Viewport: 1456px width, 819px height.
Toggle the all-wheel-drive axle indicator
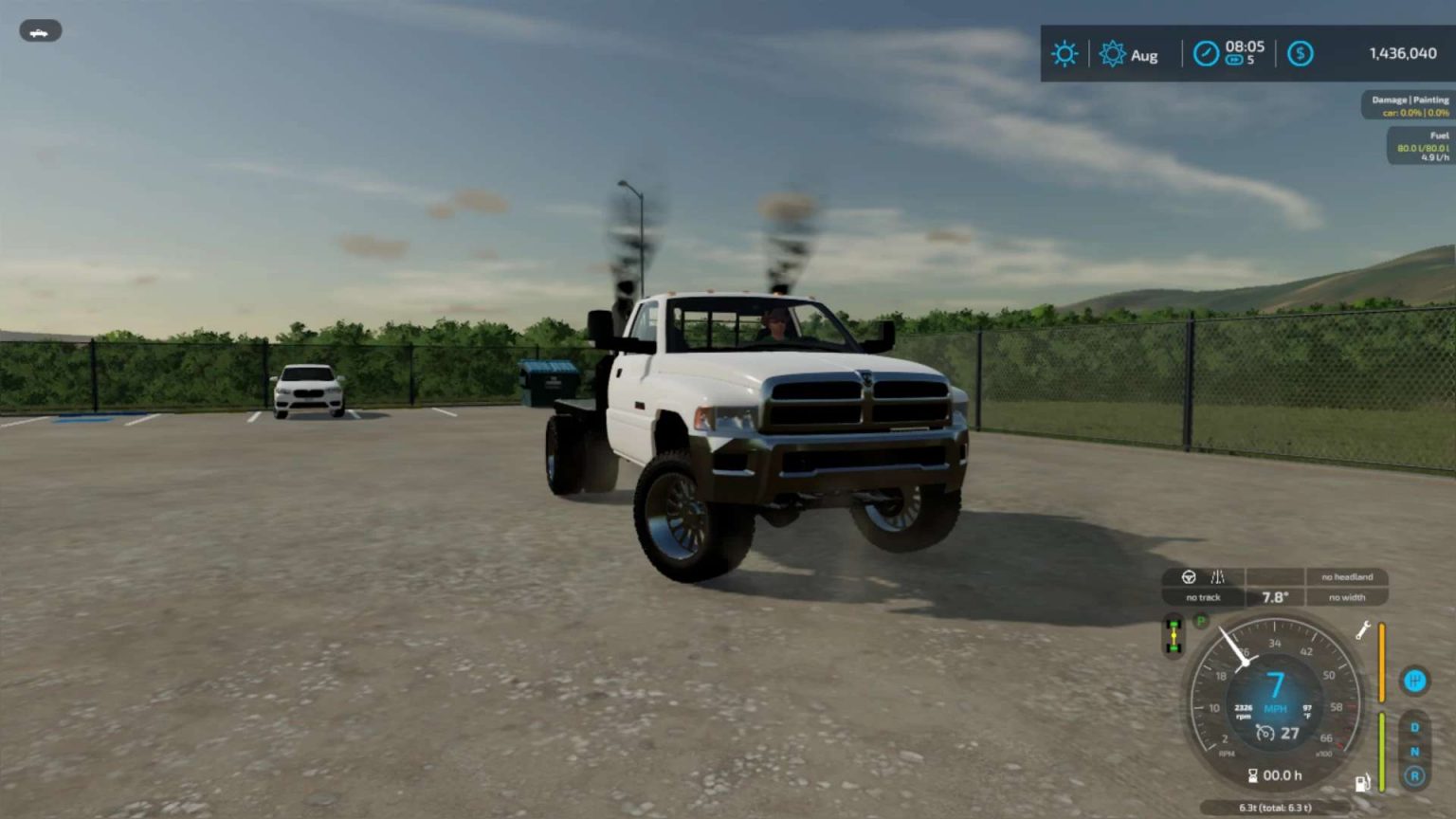point(1173,634)
